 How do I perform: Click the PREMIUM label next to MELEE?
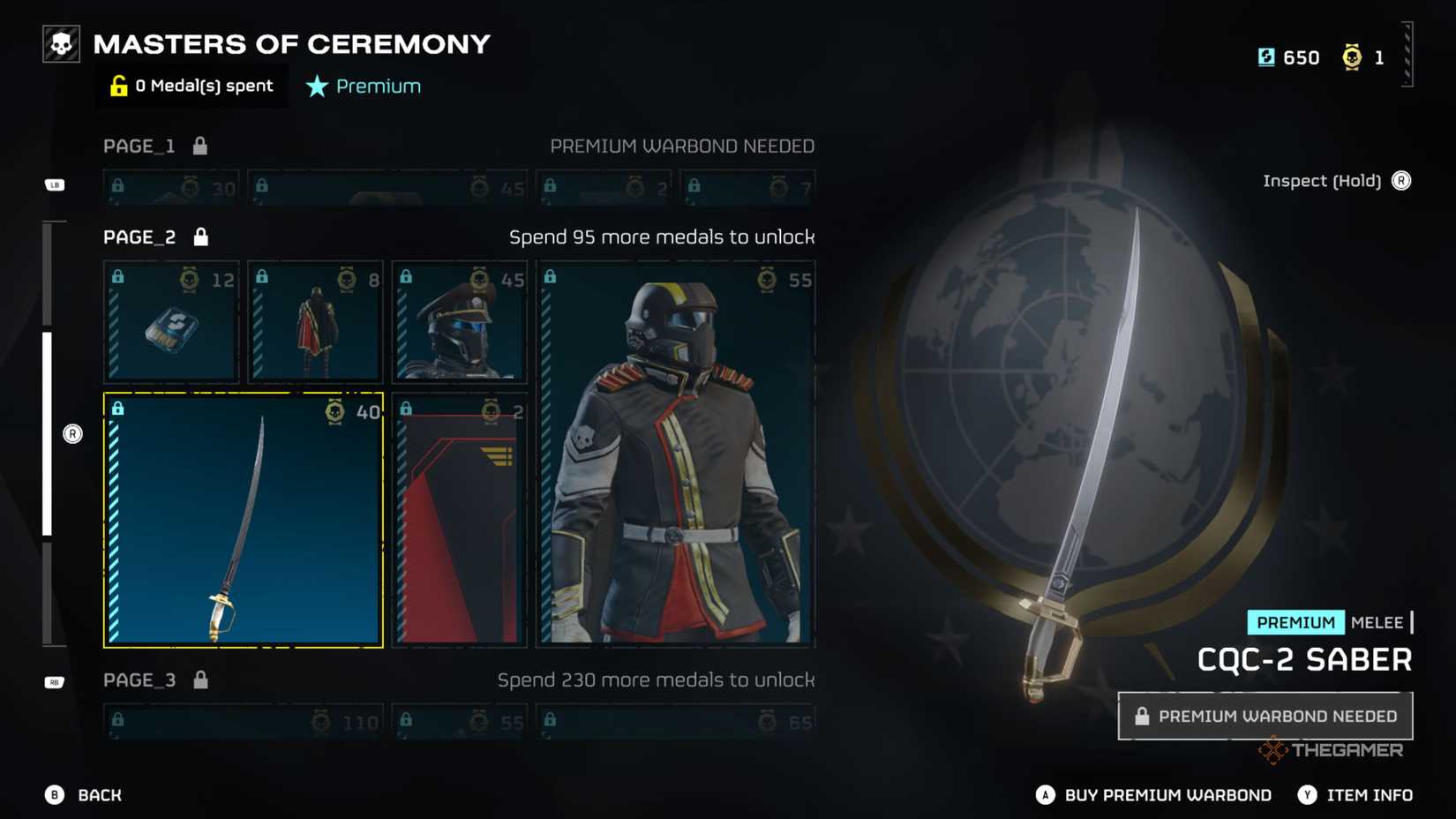[1295, 623]
